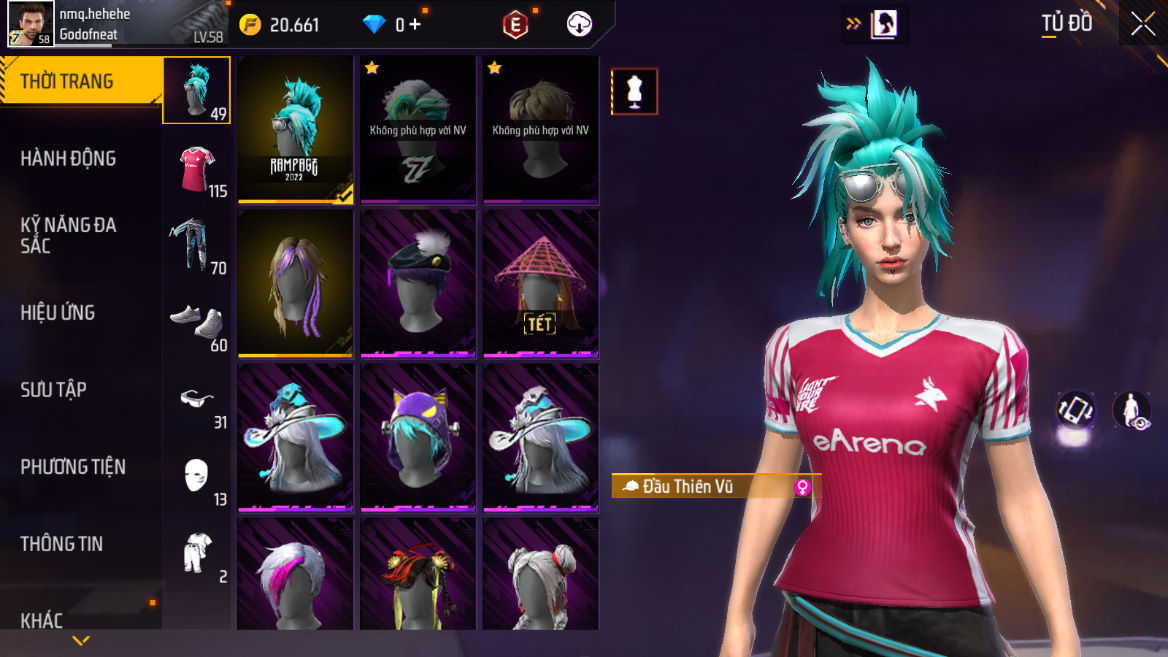Close the wardrobe screen
Screen dimensions: 1168x657
1142,25
